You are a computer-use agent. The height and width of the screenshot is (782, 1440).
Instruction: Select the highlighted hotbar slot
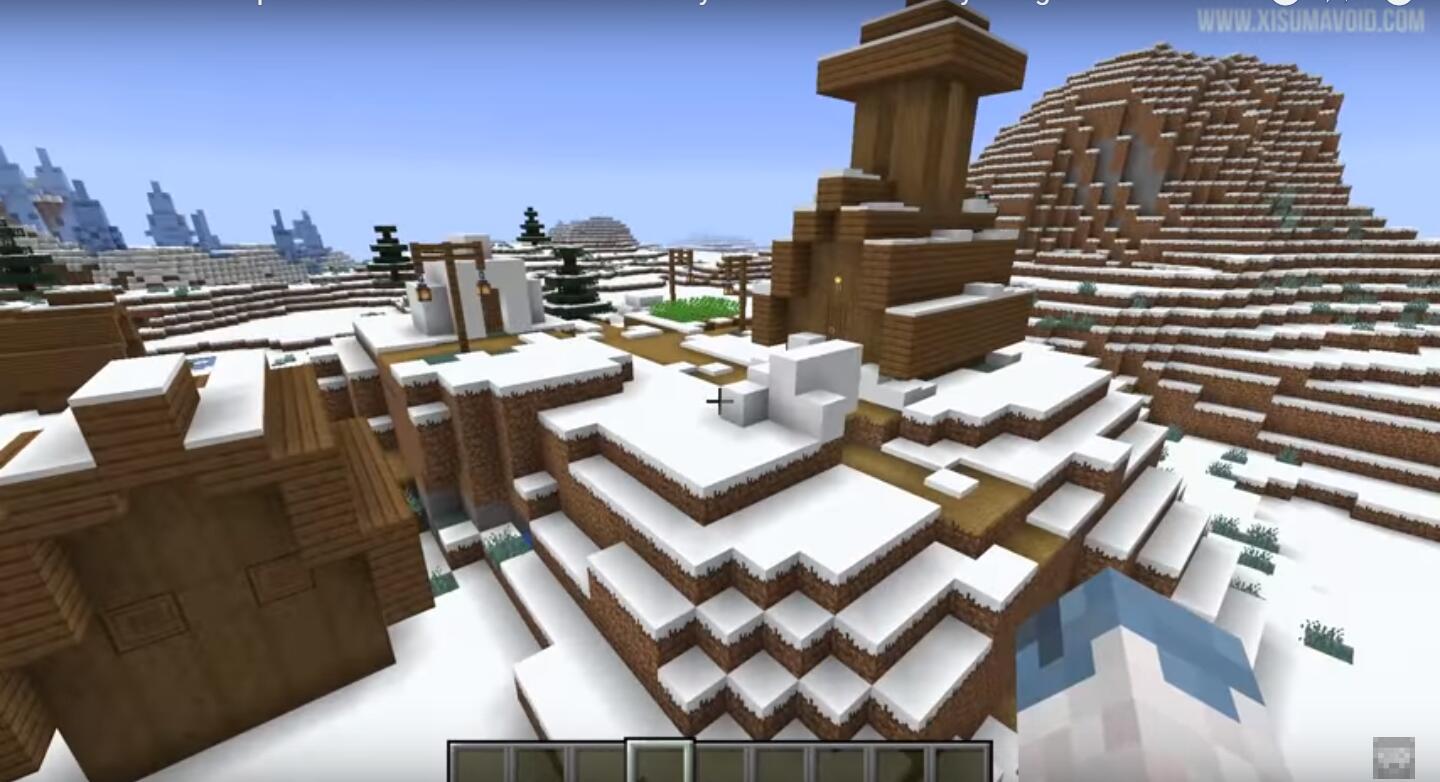coord(659,763)
